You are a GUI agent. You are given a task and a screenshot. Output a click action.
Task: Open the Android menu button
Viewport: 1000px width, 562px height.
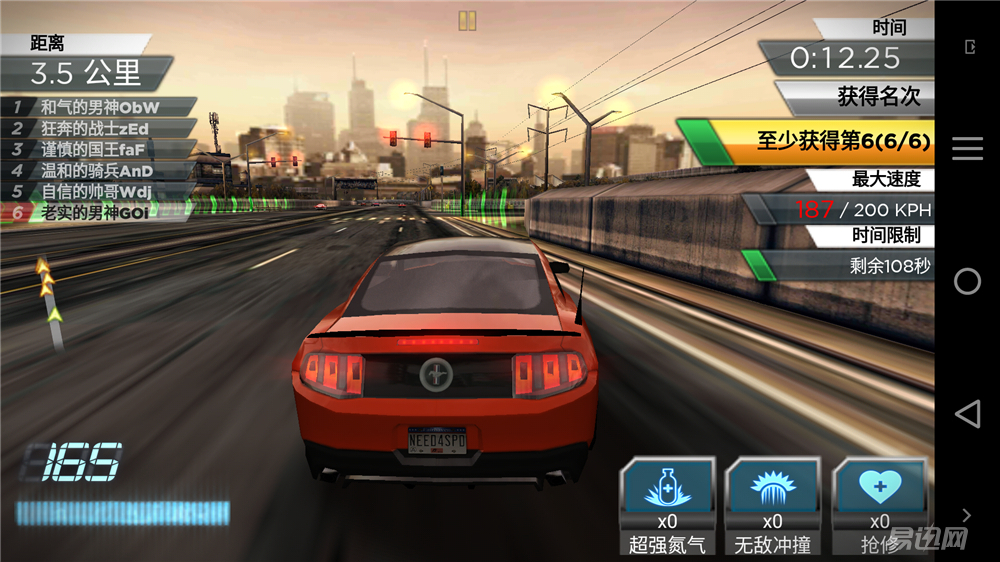[x=967, y=149]
